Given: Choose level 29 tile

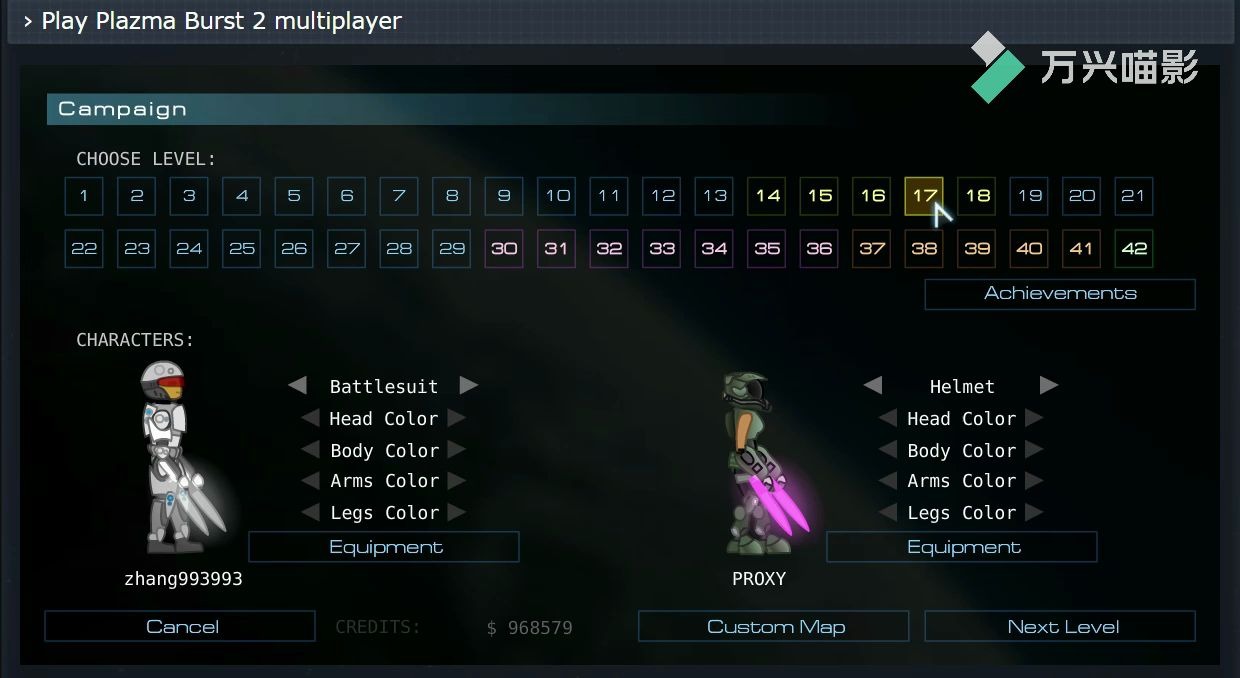Looking at the screenshot, I should tap(452, 249).
